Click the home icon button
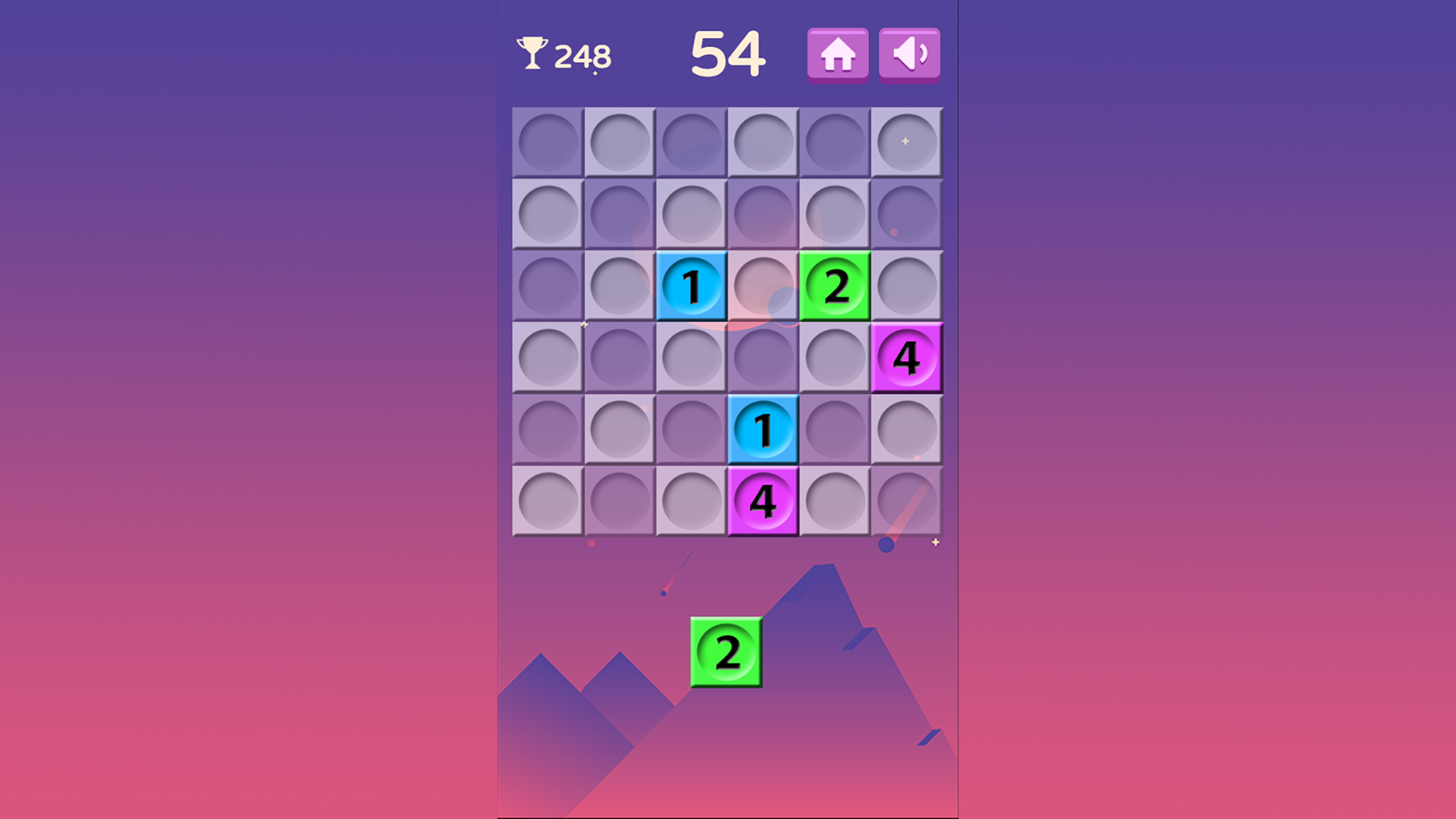 (837, 54)
